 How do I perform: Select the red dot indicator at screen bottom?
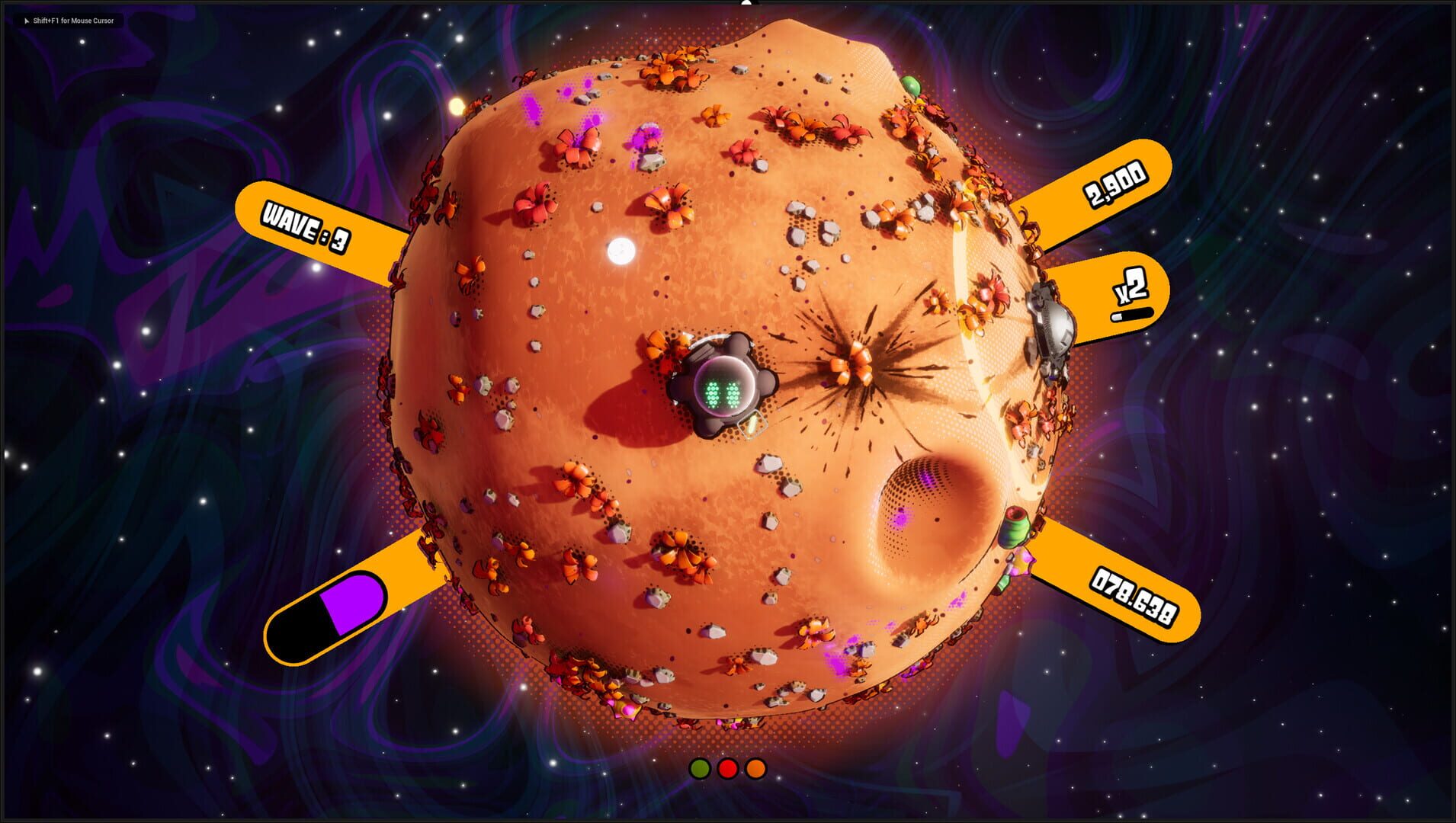(730, 768)
